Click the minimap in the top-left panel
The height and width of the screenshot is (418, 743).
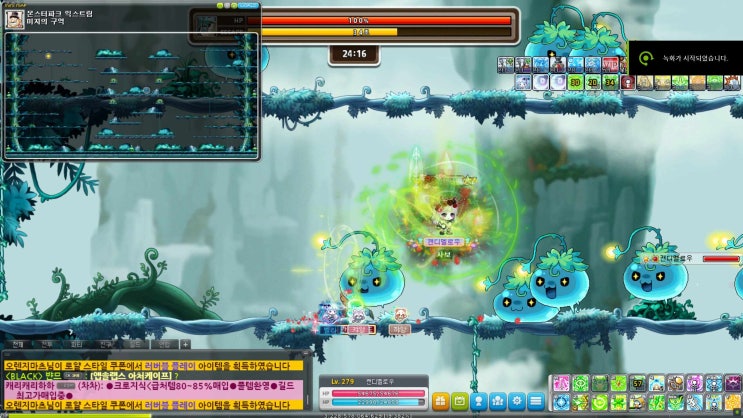[x=130, y=95]
